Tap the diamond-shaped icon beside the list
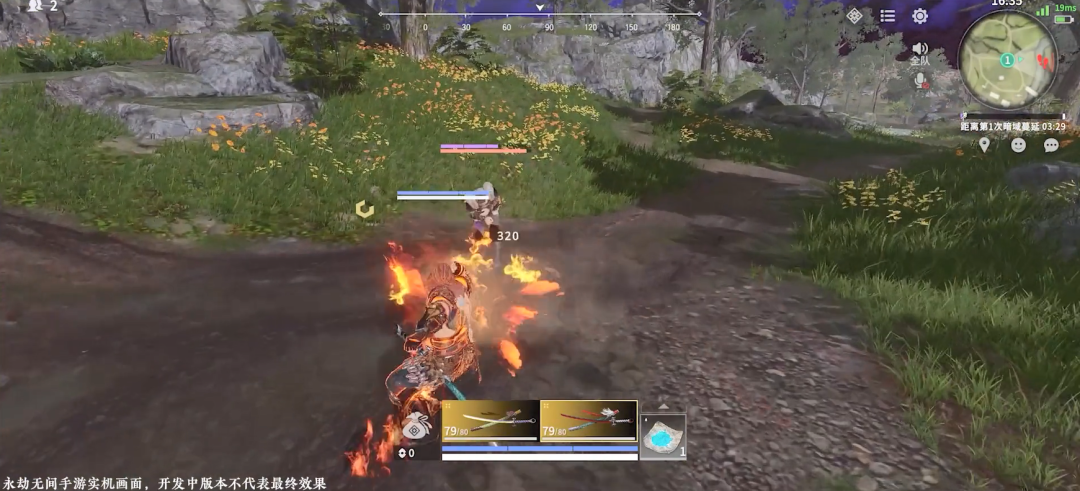 click(x=854, y=16)
